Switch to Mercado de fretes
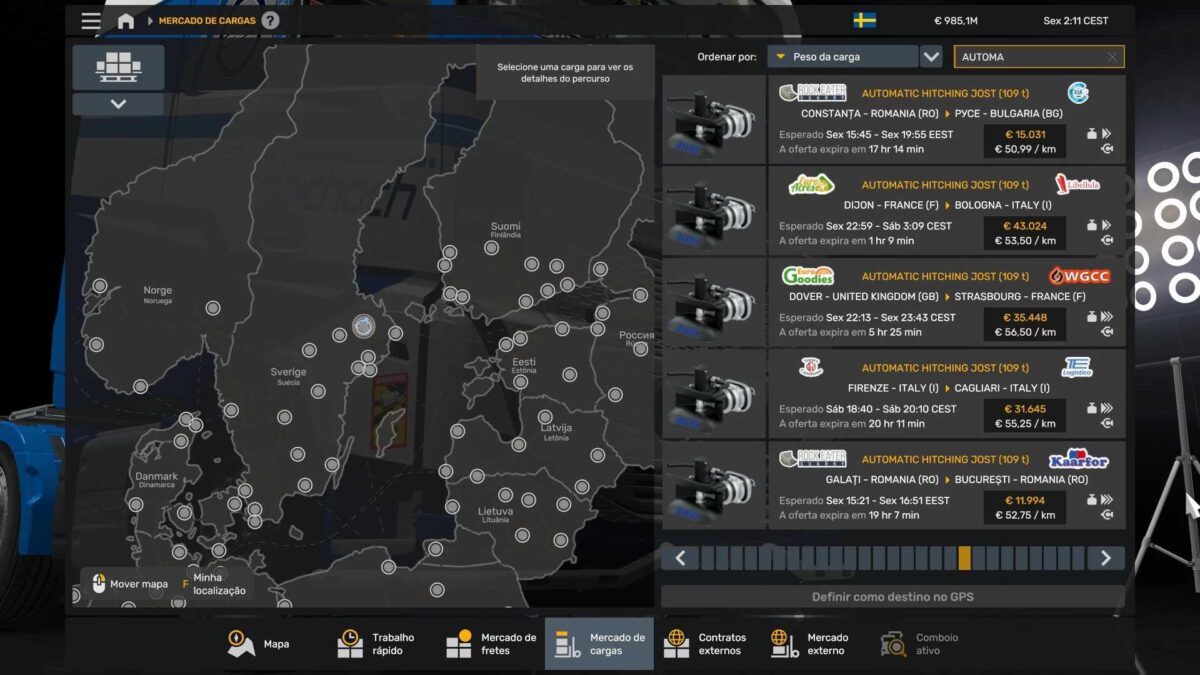This screenshot has height=675, width=1200. tap(490, 644)
